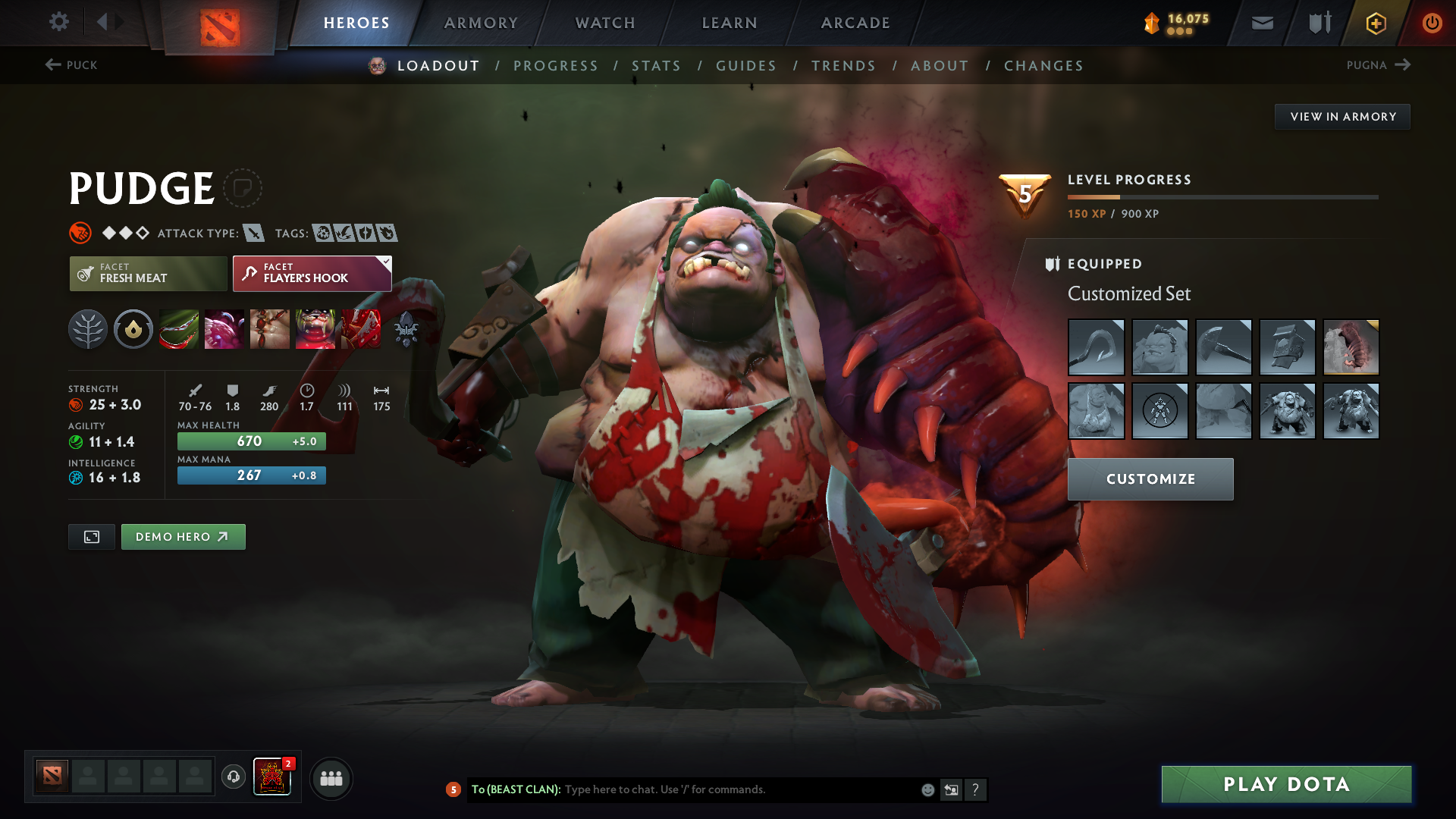Click the DEMO HERO button
The image size is (1456, 819).
[183, 536]
